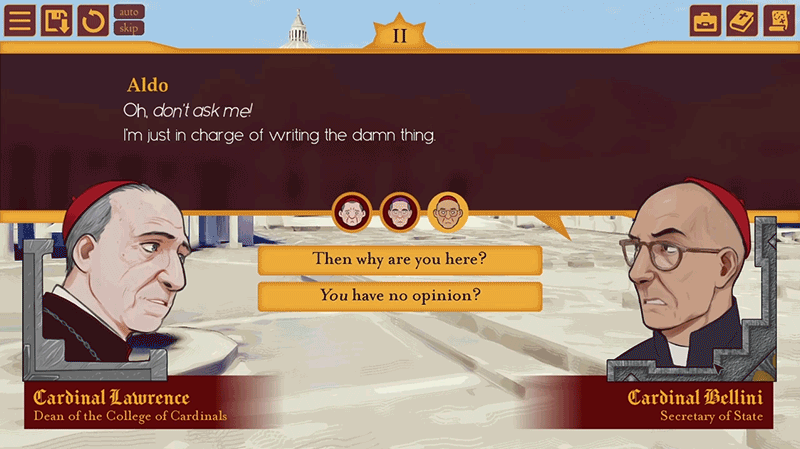Viewport: 800px width, 449px height.
Task: Open the map scroll icon
Action: tap(779, 20)
